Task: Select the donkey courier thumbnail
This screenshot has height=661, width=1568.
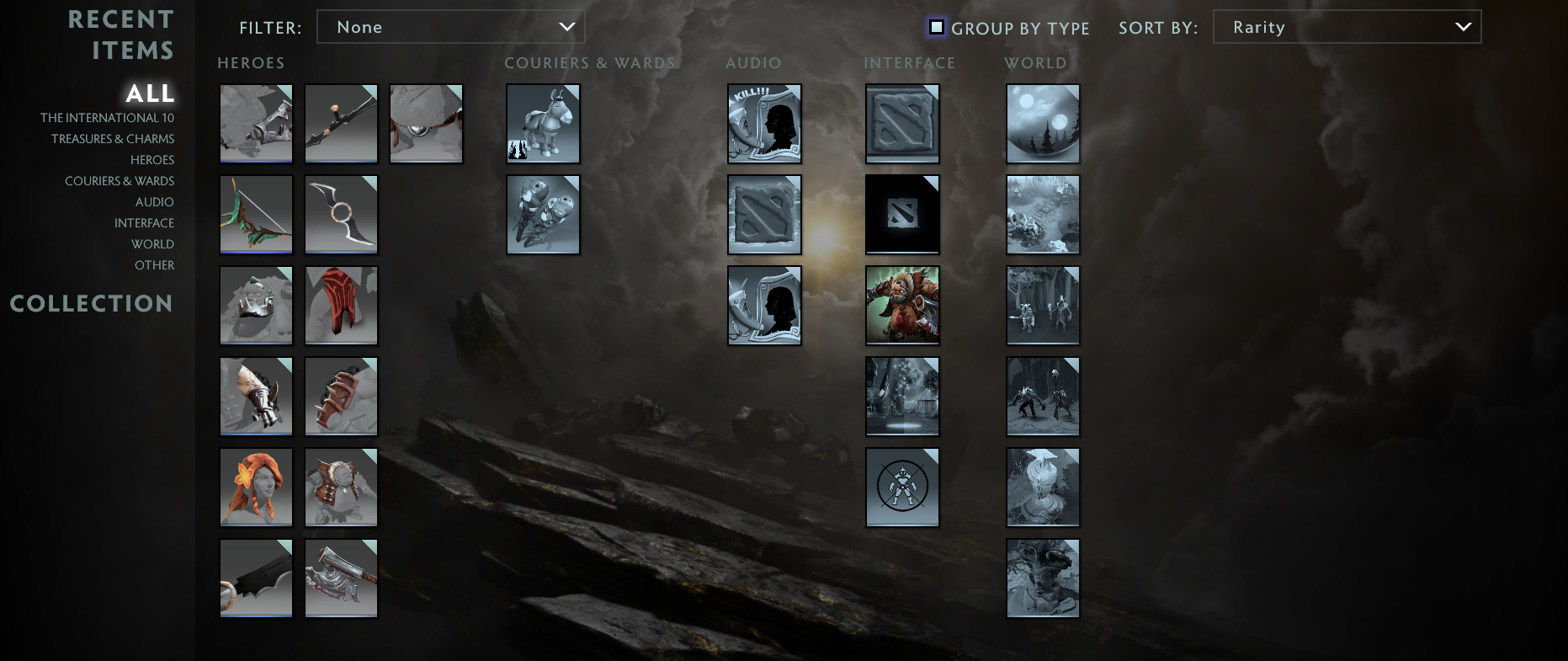Action: [x=543, y=123]
